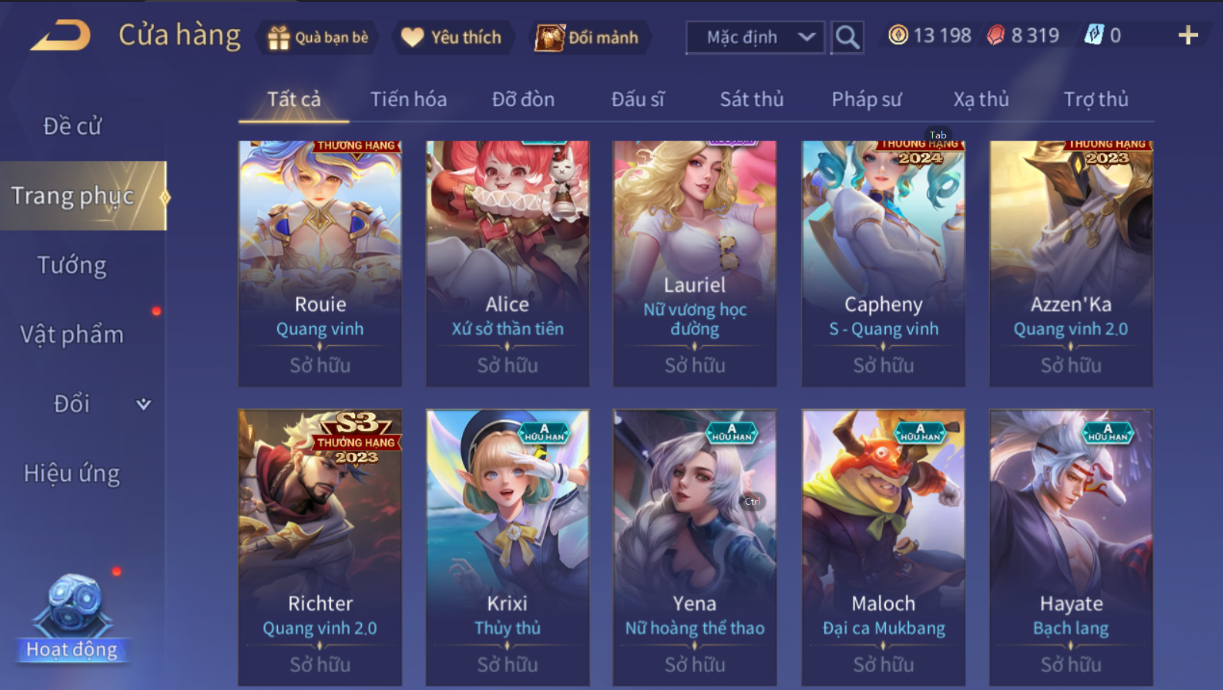Go to the Vật phẩm items section

click(x=72, y=334)
